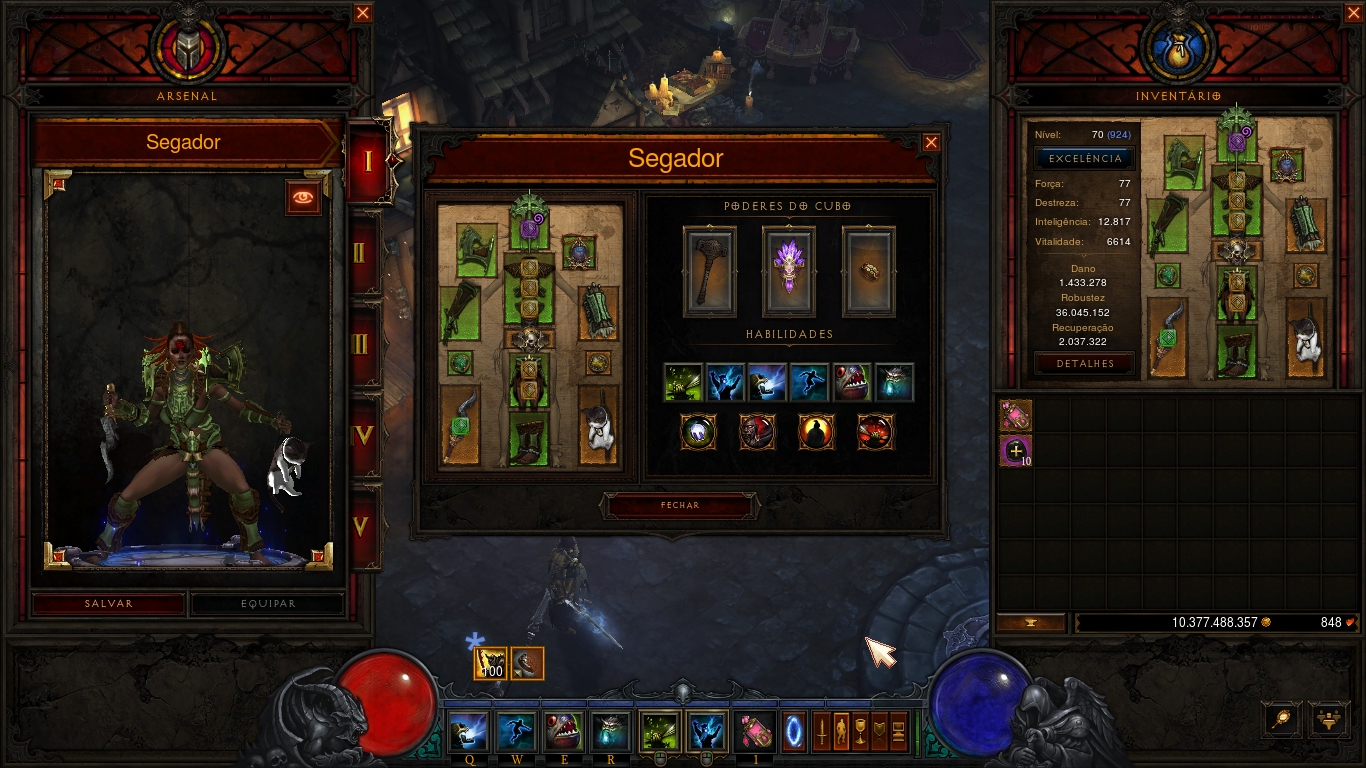This screenshot has height=768, width=1366.
Task: Click the piranha skill in Habilidades
Action: point(852,382)
